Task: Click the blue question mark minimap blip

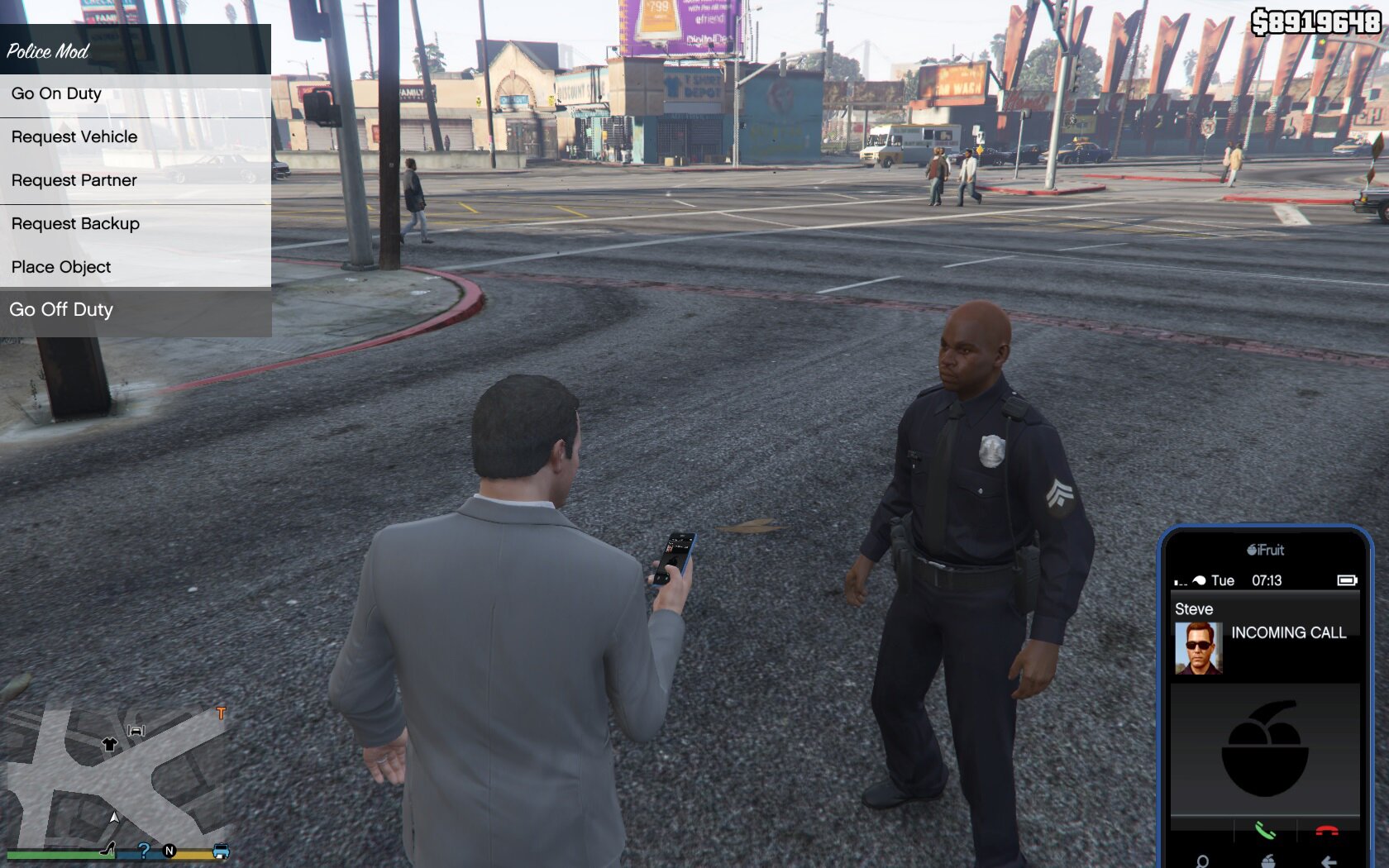Action: coord(144,850)
